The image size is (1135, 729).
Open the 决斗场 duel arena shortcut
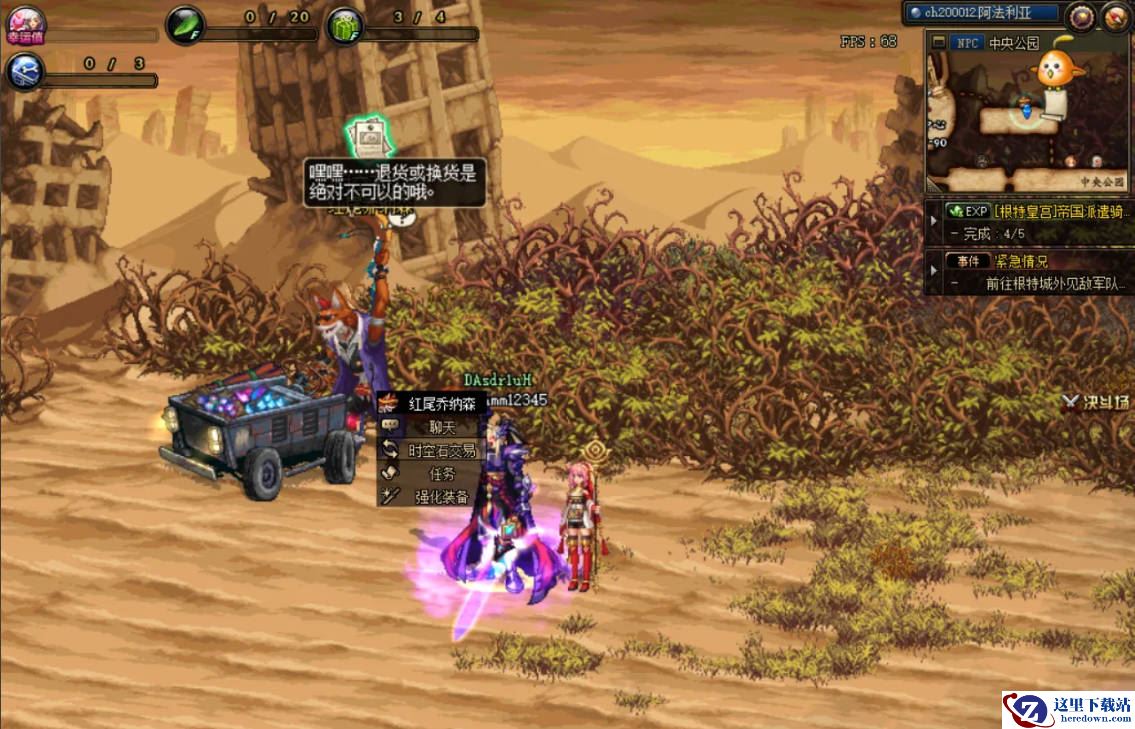coord(1097,403)
